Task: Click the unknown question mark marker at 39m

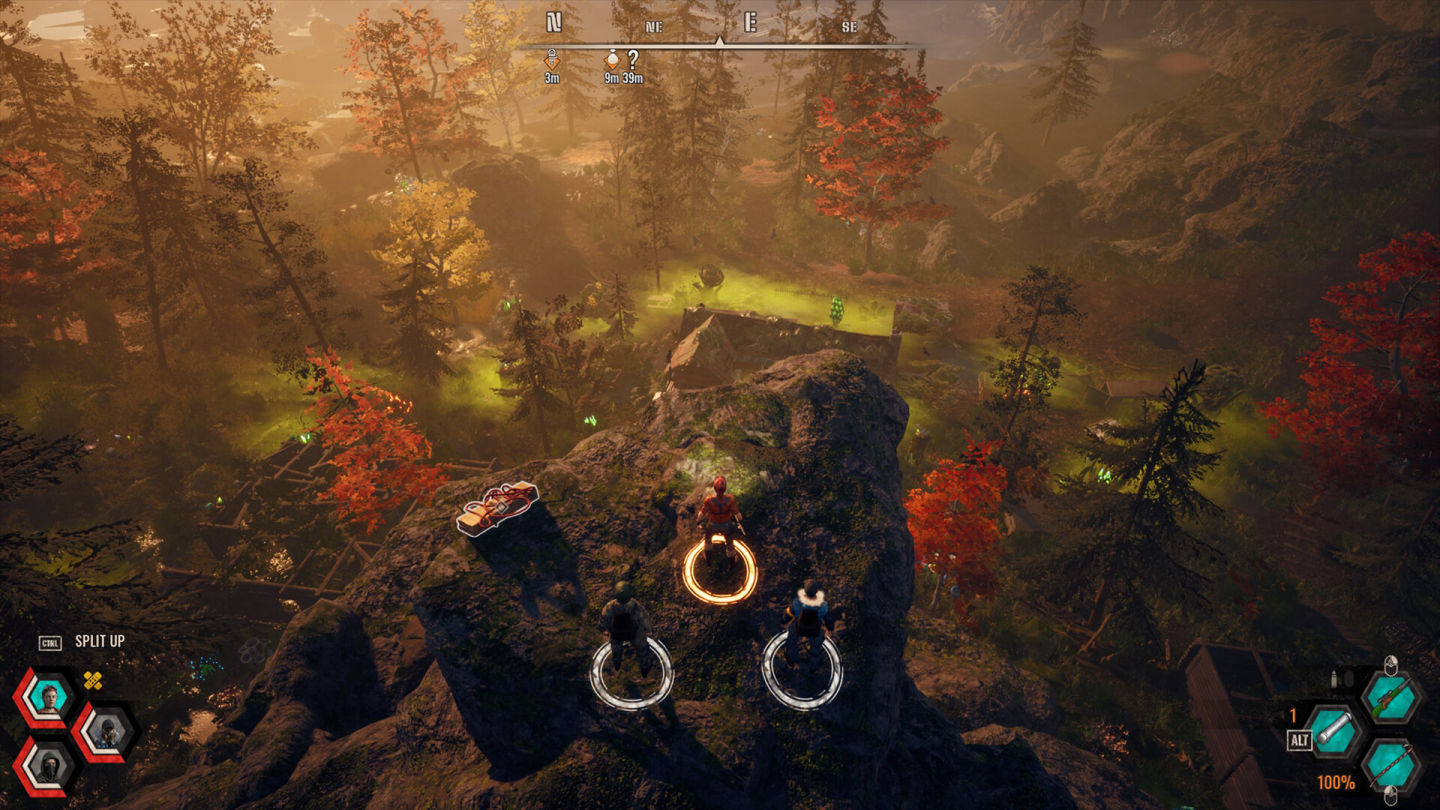Action: coord(633,60)
